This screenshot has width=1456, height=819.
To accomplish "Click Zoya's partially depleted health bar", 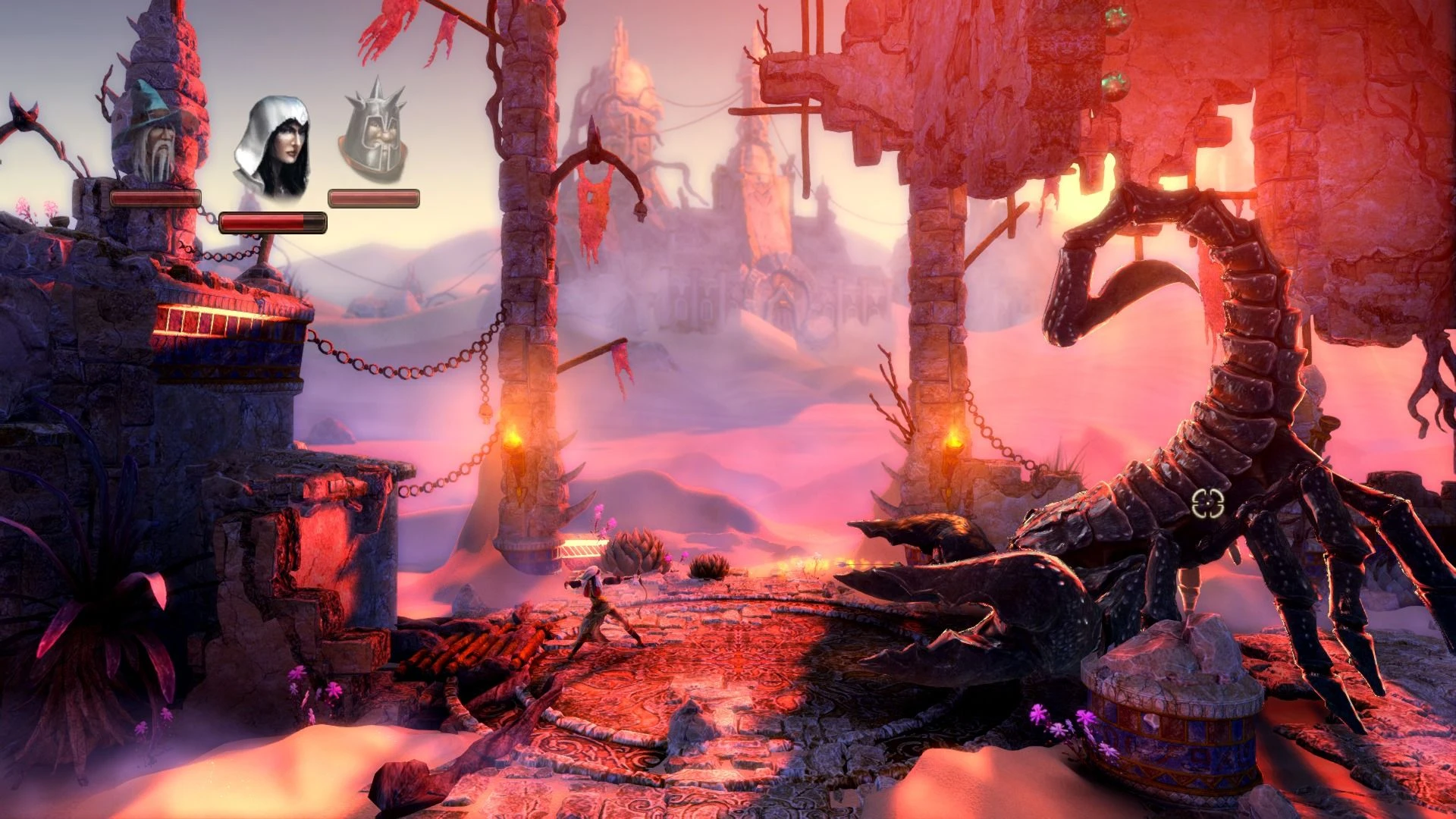I will pos(273,224).
